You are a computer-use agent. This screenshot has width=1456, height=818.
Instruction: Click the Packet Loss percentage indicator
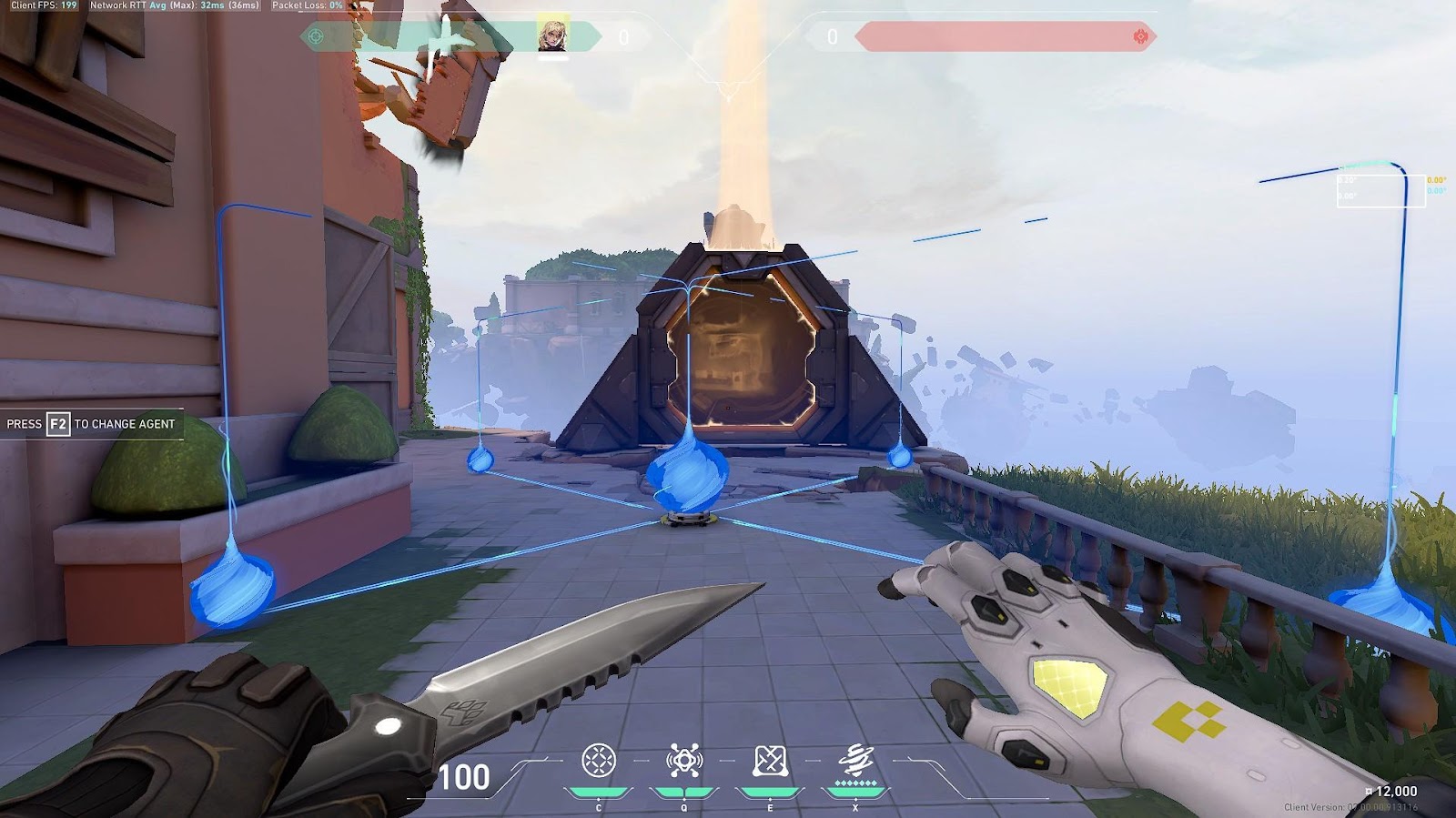[x=307, y=7]
